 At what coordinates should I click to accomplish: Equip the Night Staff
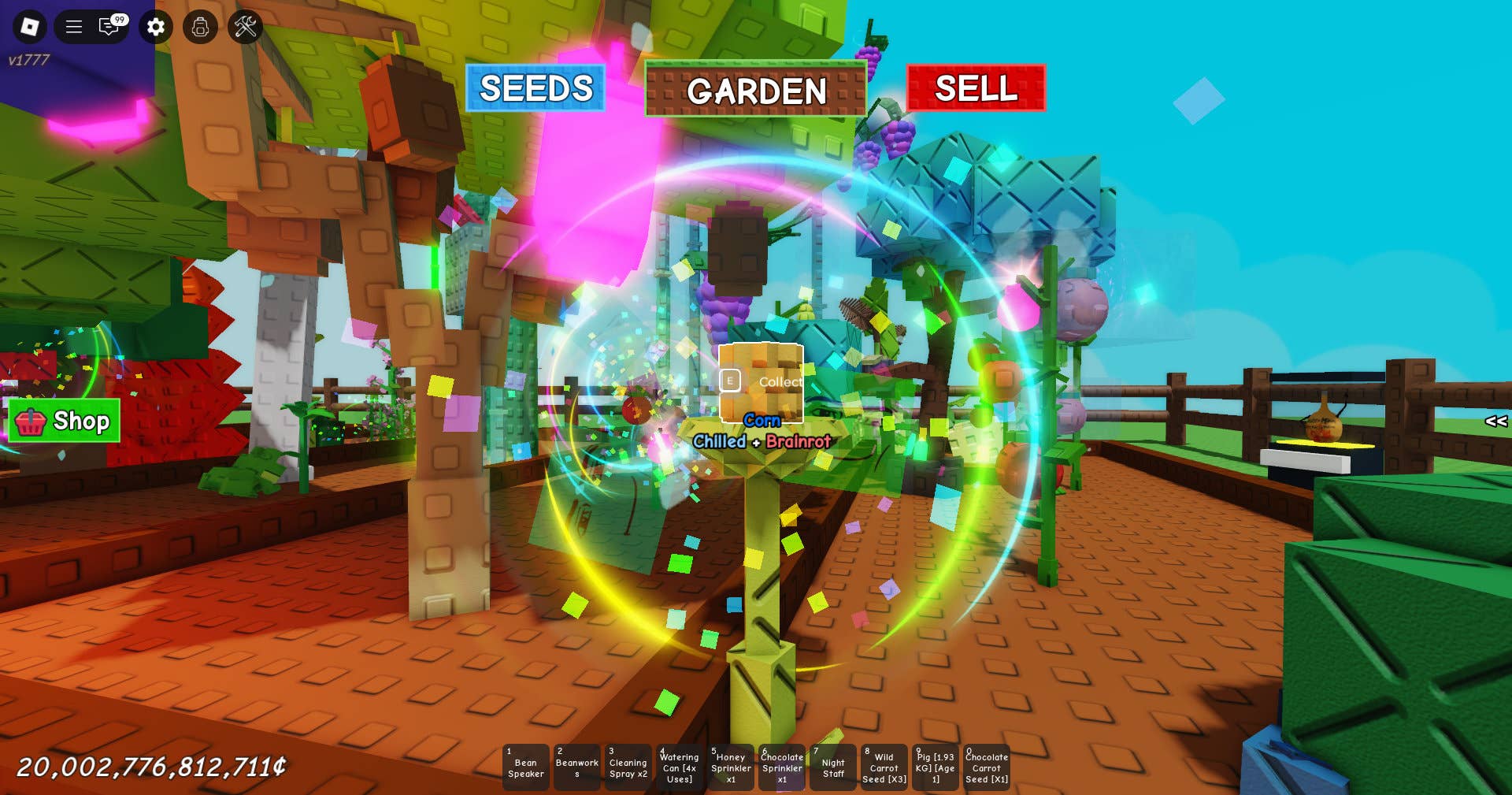coord(832,767)
